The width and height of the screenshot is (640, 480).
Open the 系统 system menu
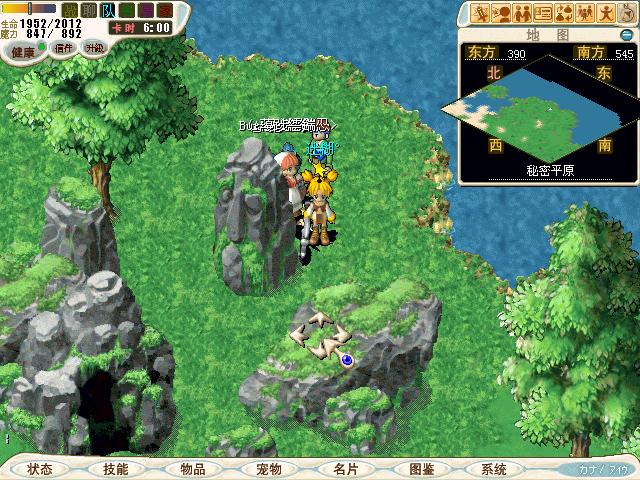pos(494,469)
